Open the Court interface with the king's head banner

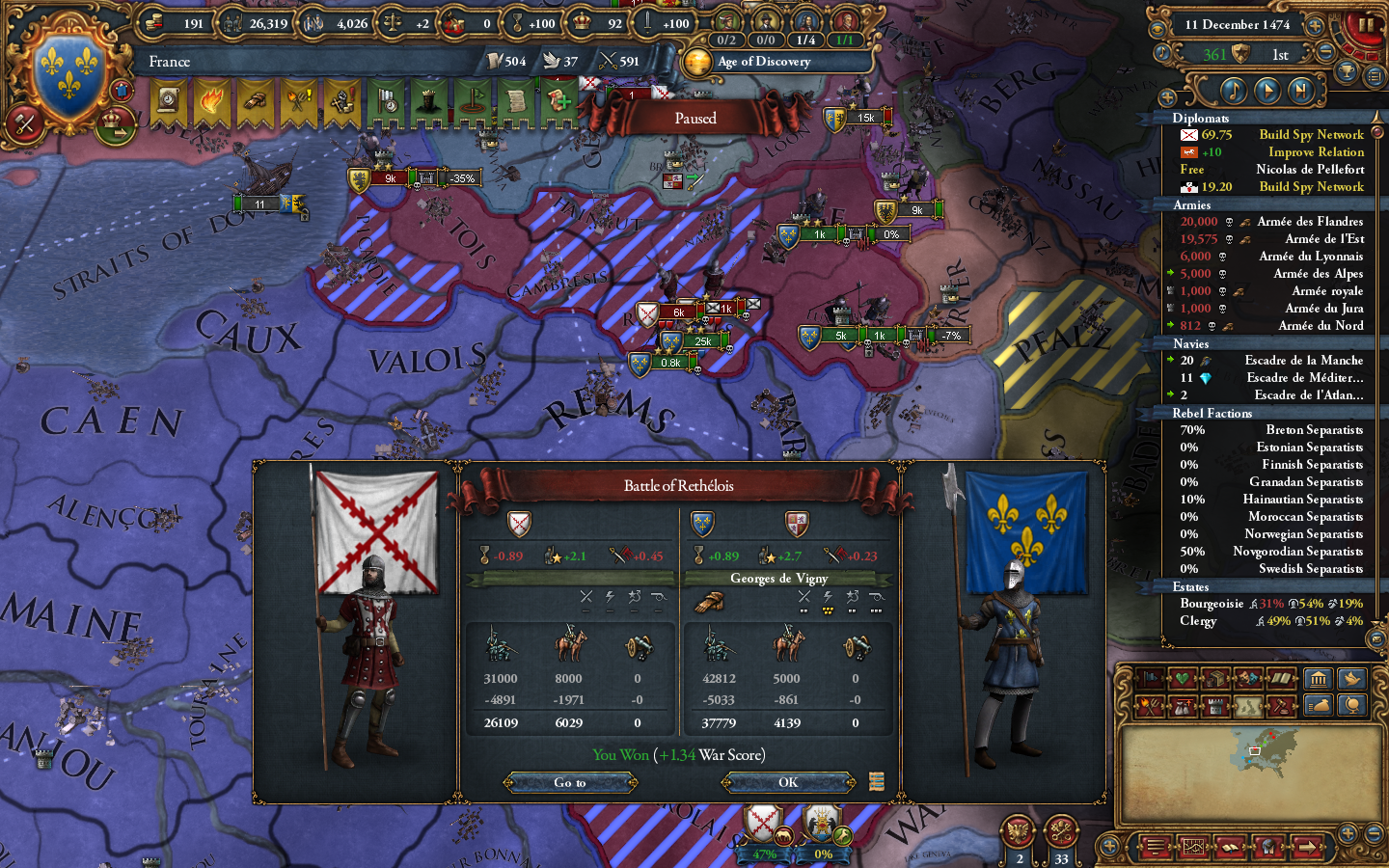428,101
